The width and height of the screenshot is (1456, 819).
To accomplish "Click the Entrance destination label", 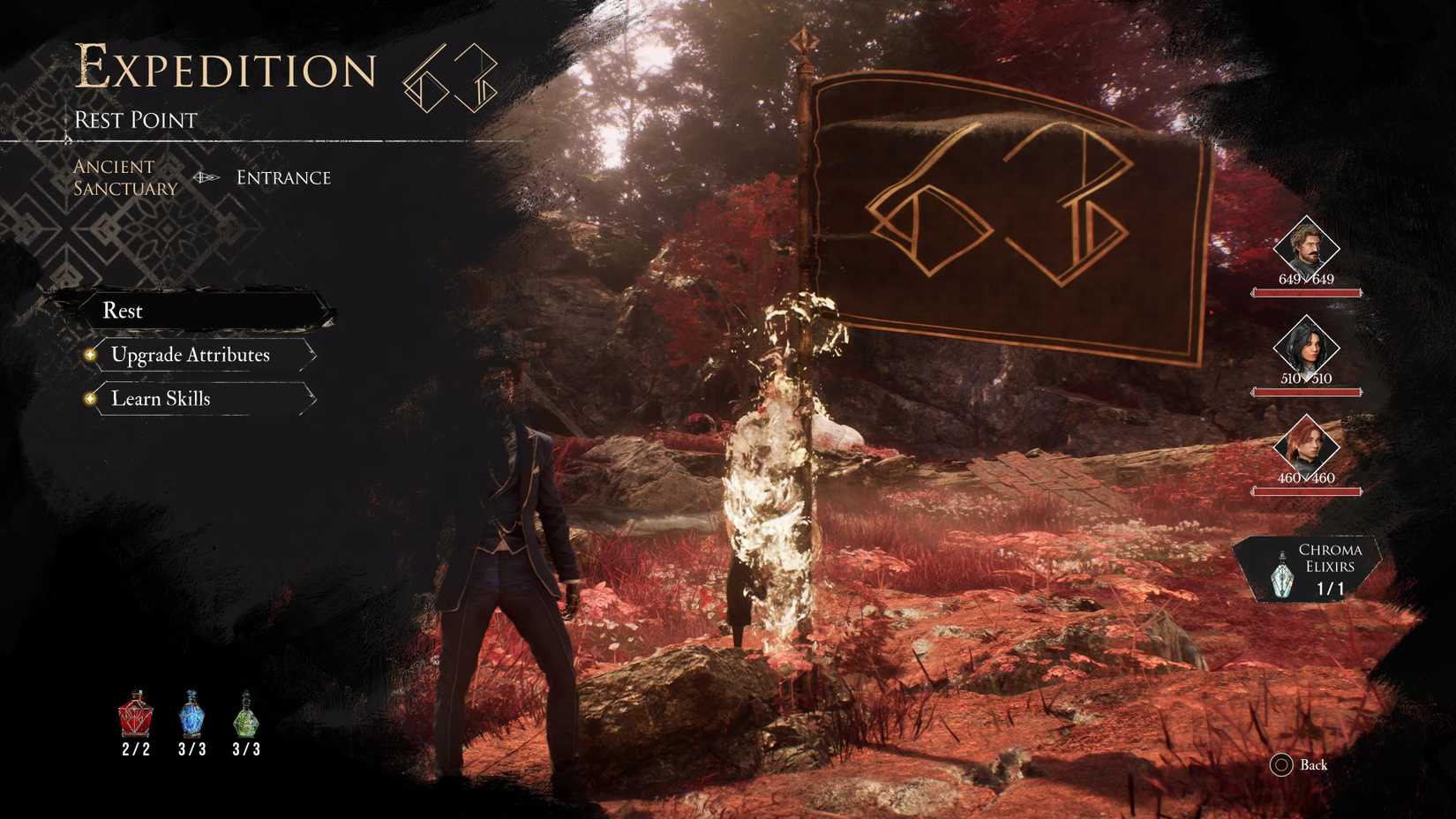I will tap(282, 177).
